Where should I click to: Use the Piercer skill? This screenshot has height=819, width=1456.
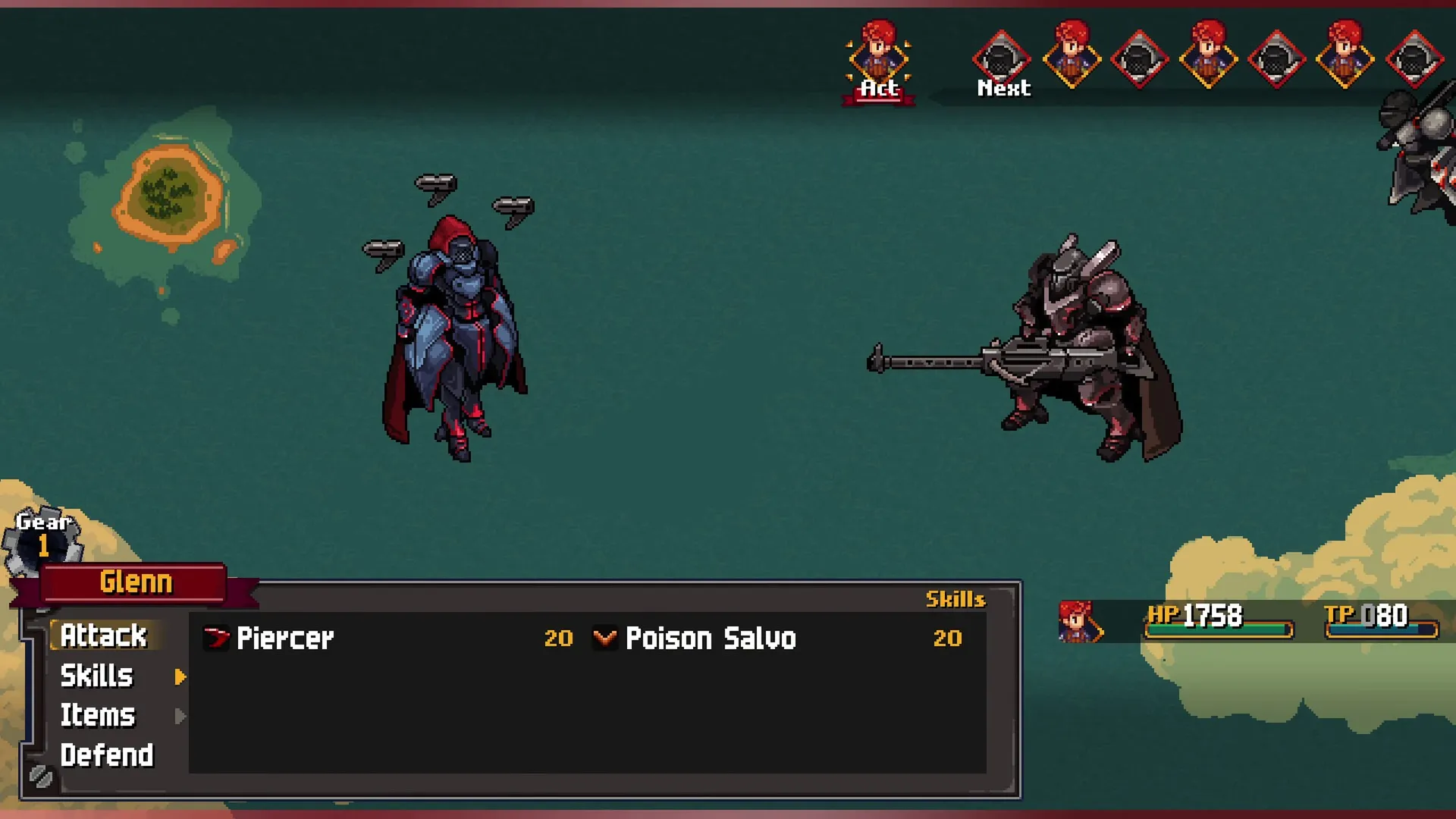(285, 639)
